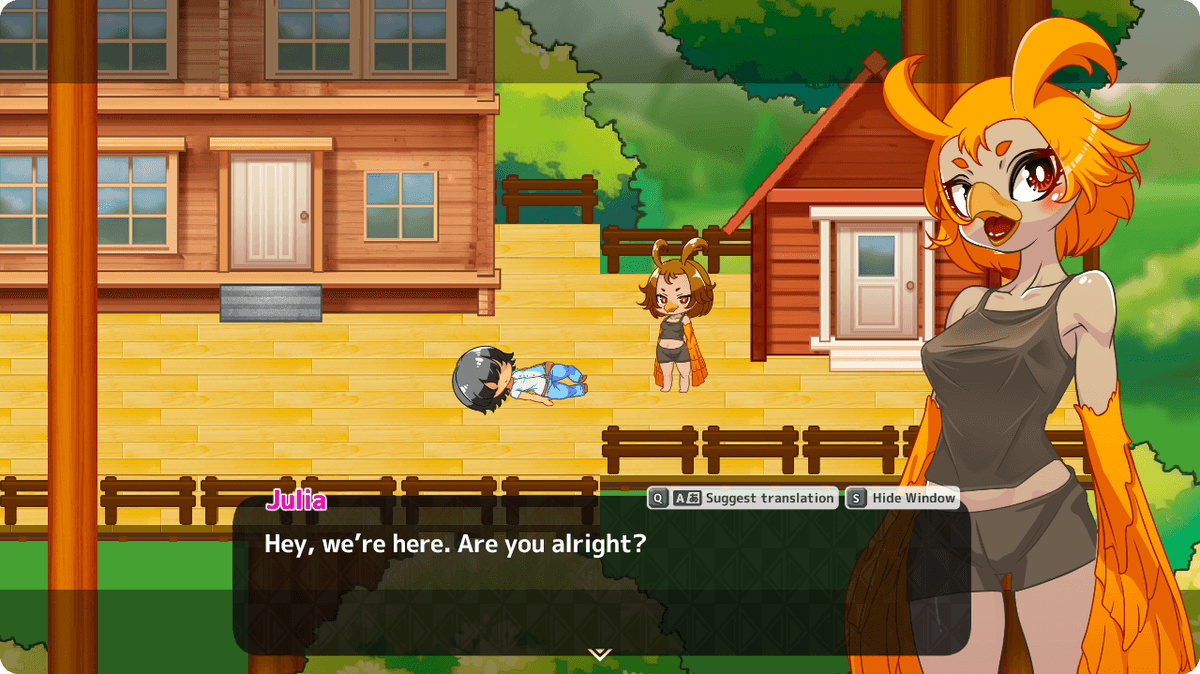Advance dialogue with the down arrow
This screenshot has width=1200, height=674.
tap(600, 654)
